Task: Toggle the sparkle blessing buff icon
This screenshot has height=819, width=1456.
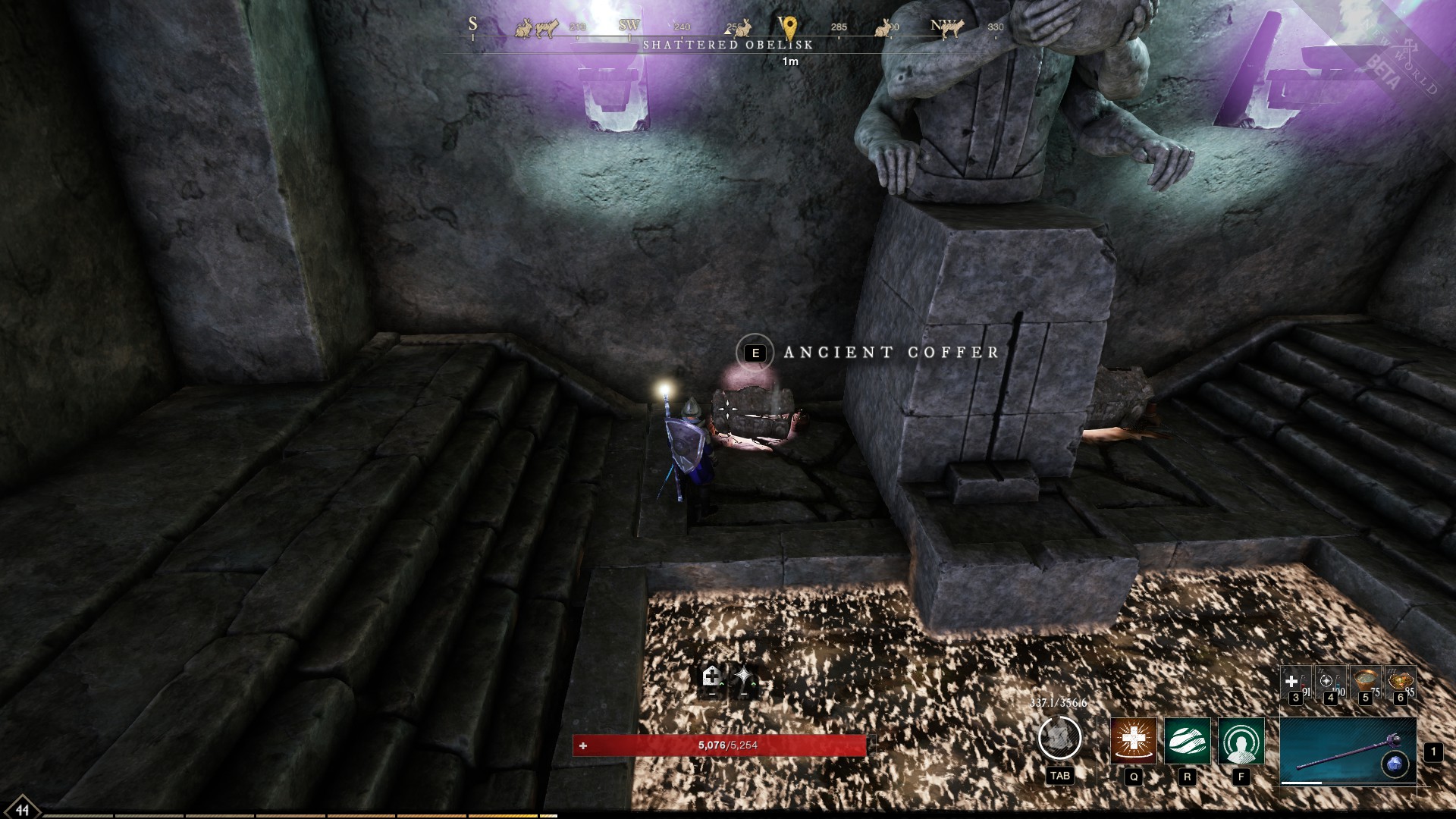Action: click(x=744, y=674)
